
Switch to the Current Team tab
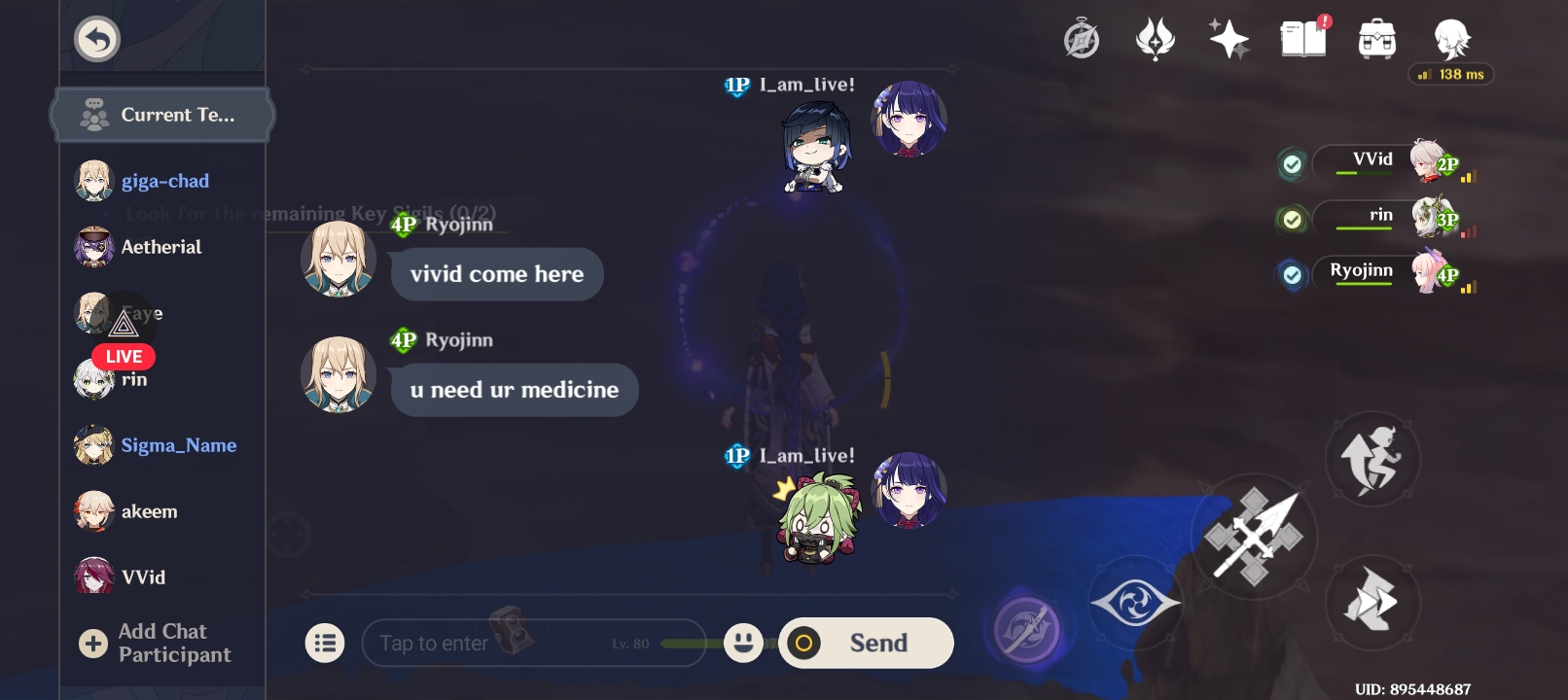[161, 114]
